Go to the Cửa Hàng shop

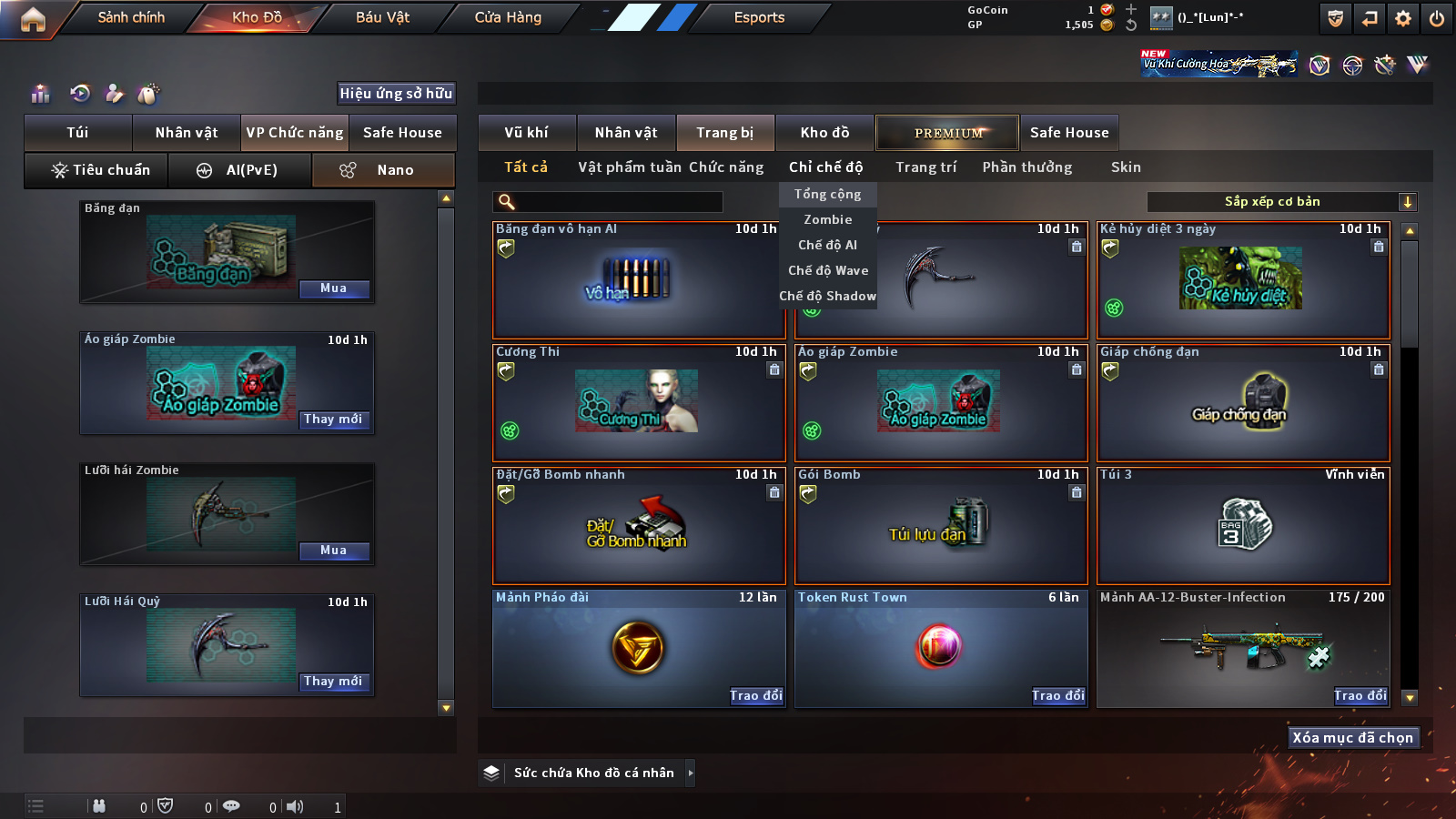click(x=508, y=17)
